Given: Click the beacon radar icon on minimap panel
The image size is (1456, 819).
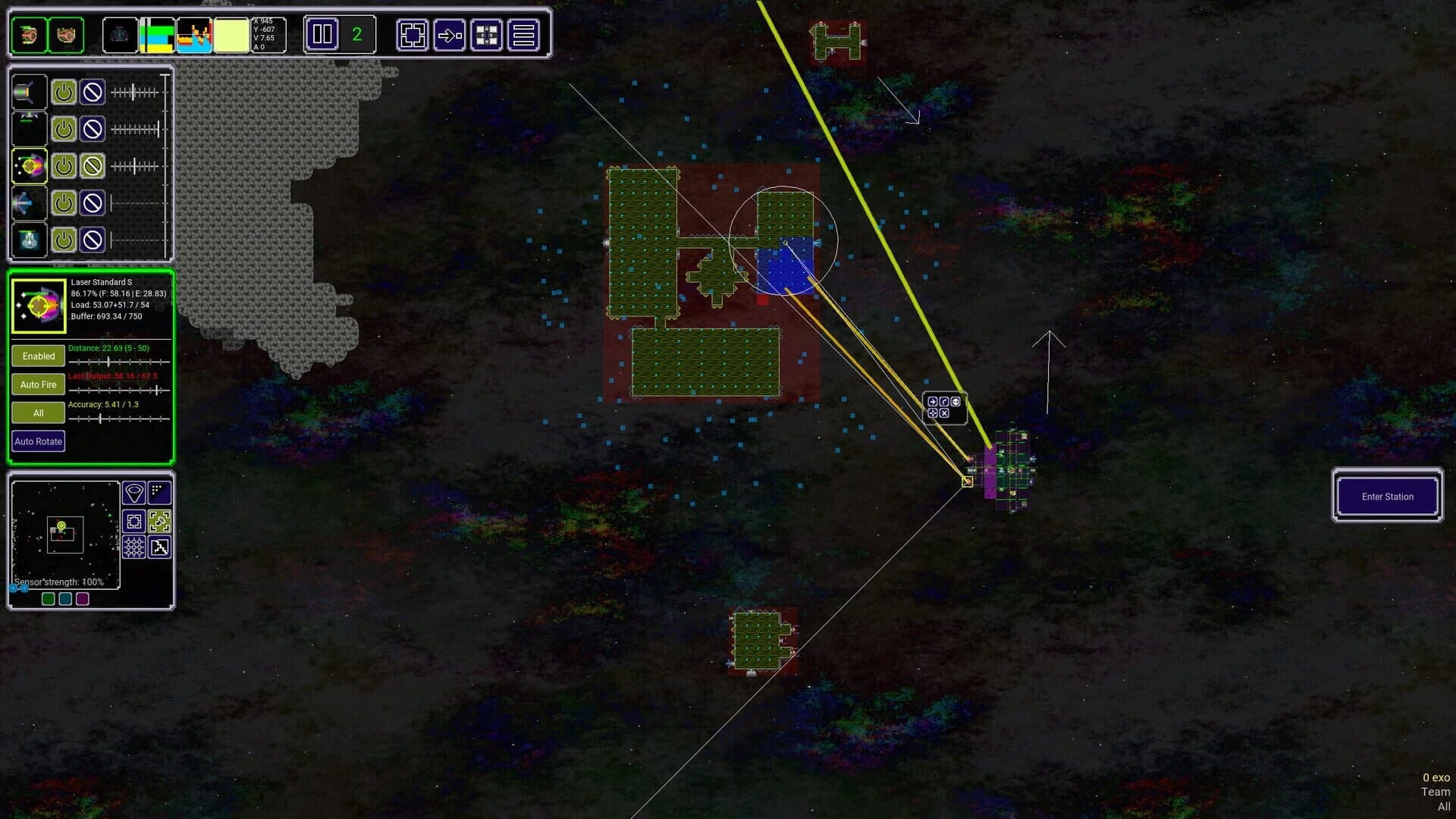Looking at the screenshot, I should coord(134,491).
